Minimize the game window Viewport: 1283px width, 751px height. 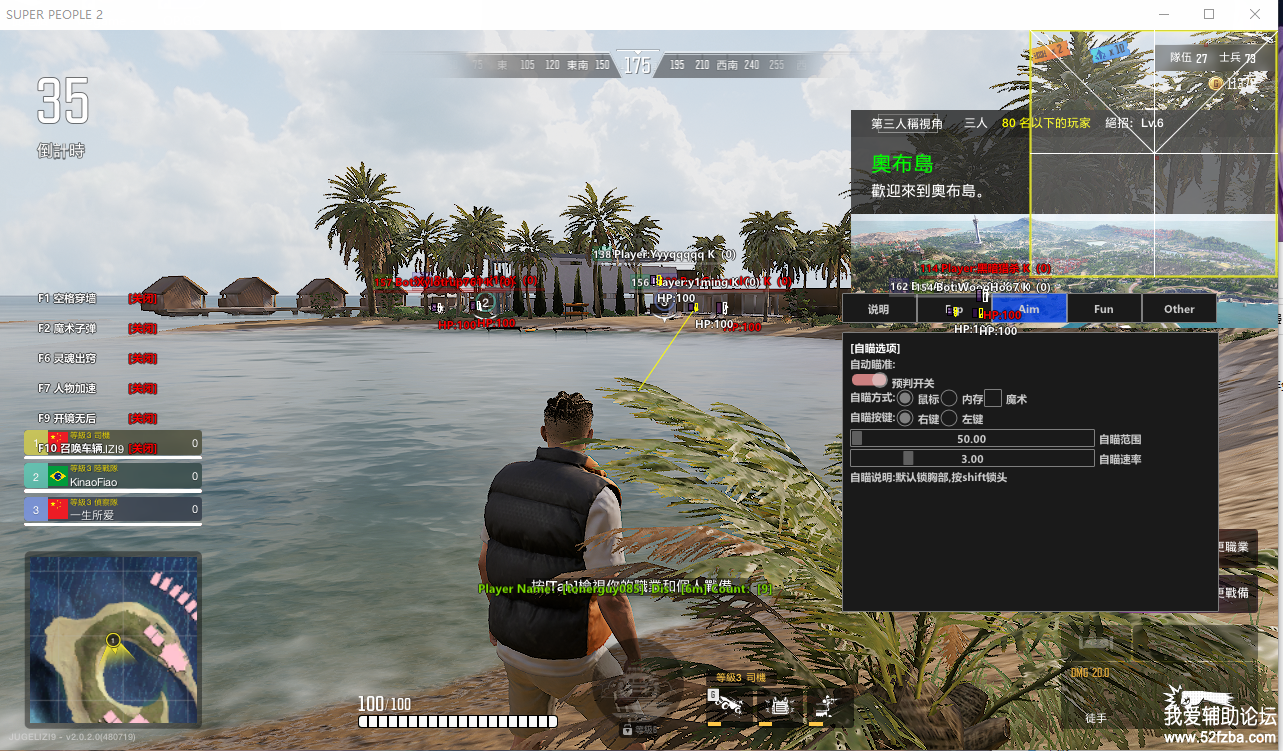[x=1164, y=14]
